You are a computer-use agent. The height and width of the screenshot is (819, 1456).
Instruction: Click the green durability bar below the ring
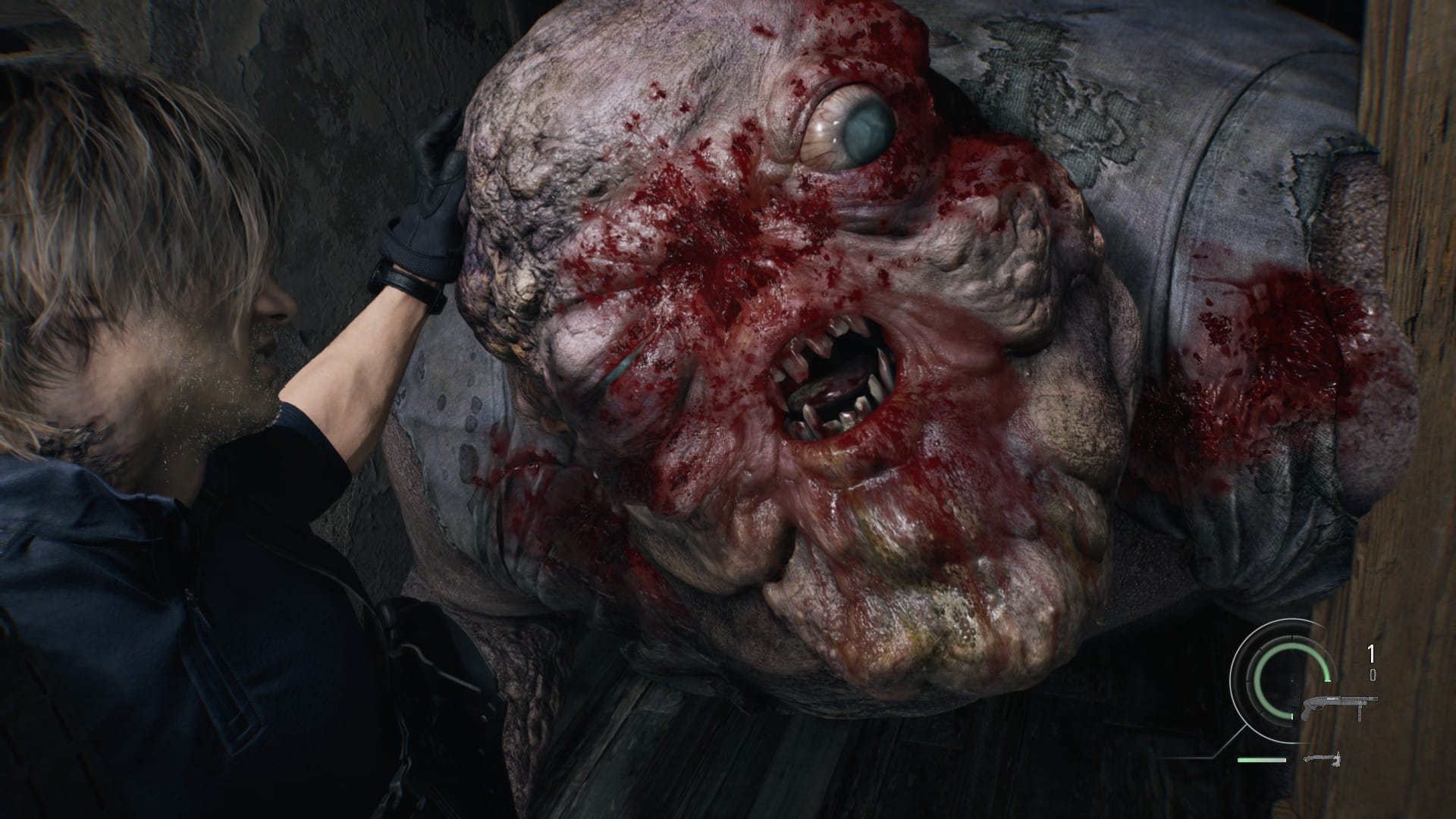click(x=1262, y=760)
